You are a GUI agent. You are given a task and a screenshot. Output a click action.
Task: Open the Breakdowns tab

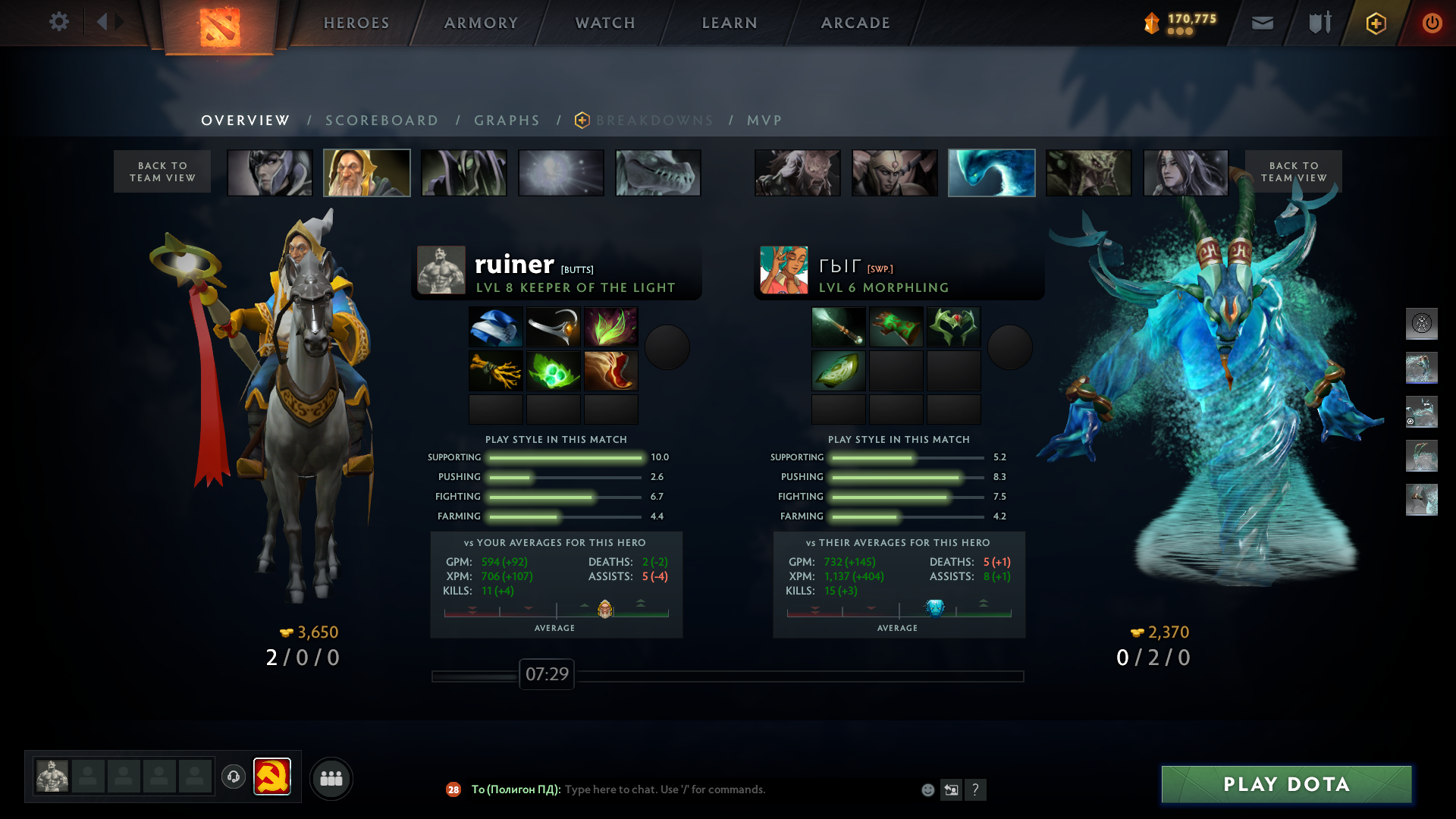[654, 121]
